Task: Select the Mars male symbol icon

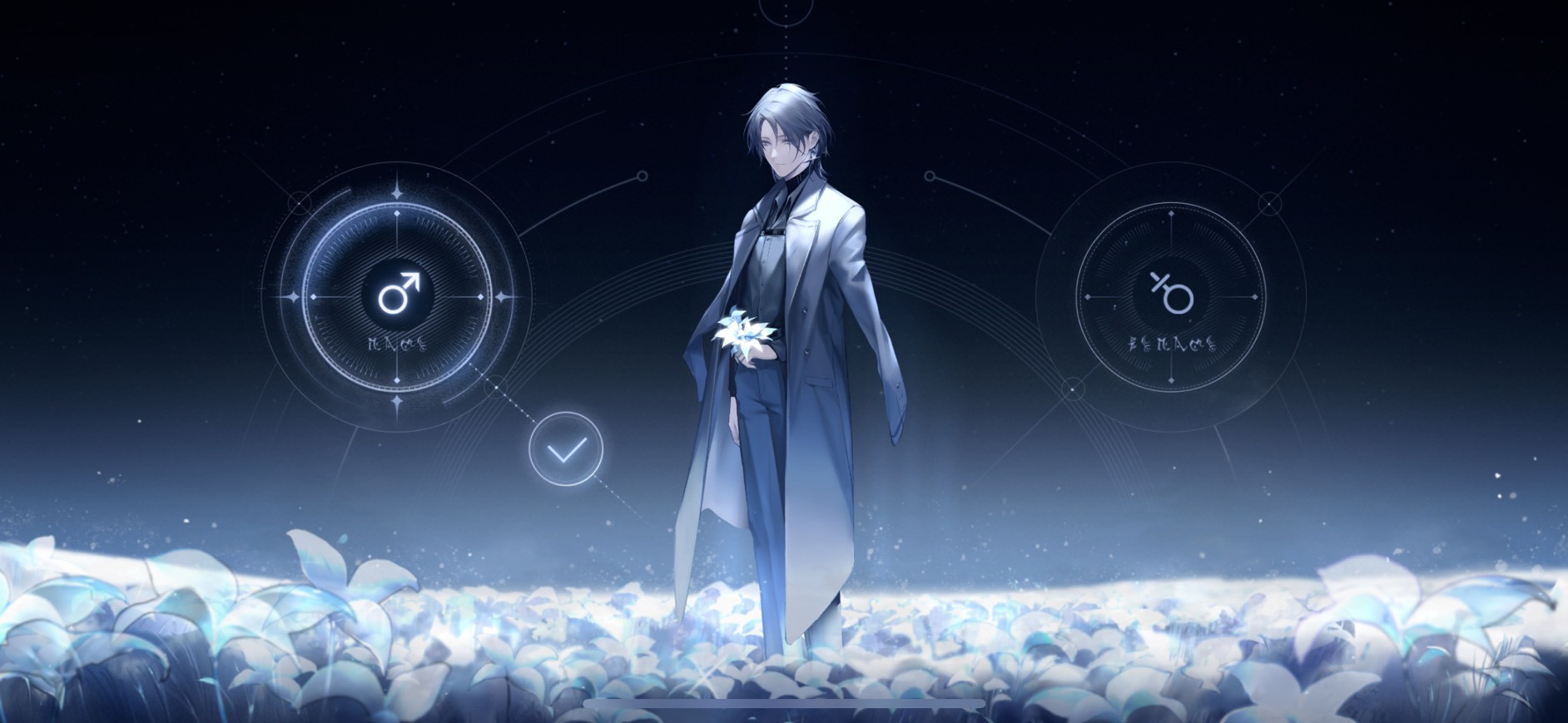Action: (x=398, y=293)
